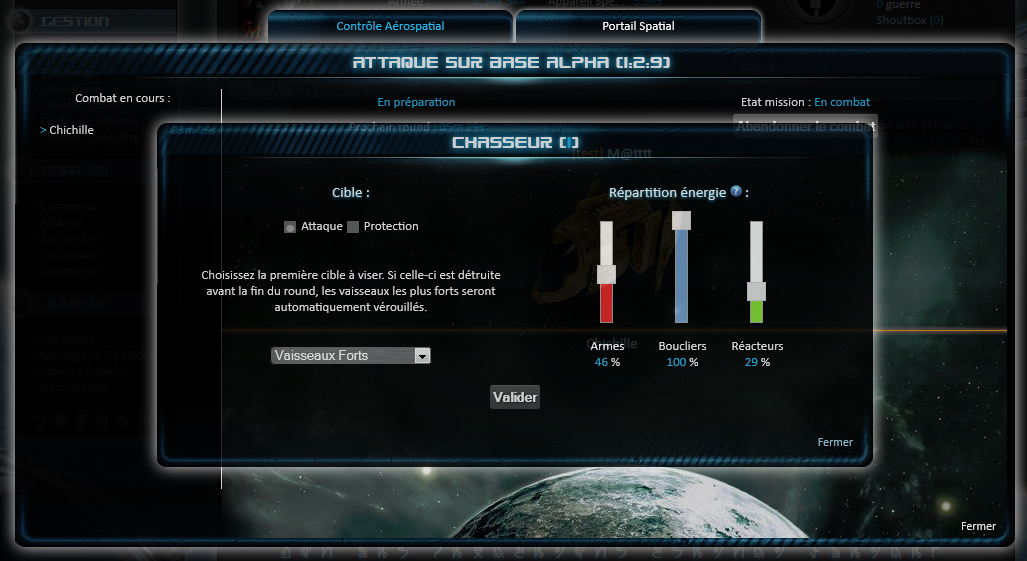Adjust the red Armes energy slider
The height and width of the screenshot is (561, 1027).
click(x=606, y=274)
